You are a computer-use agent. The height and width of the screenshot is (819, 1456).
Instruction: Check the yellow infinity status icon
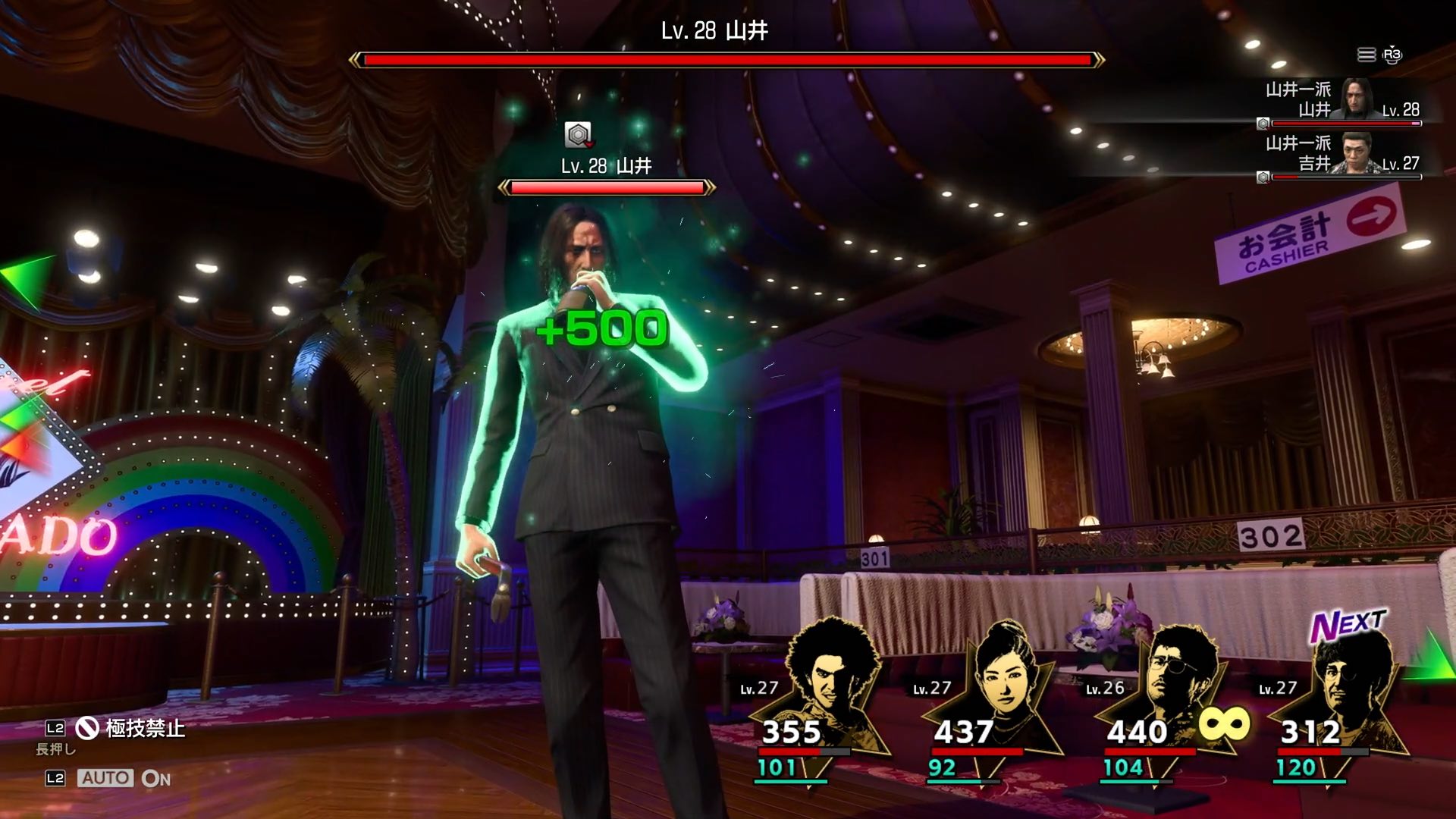tap(1224, 723)
